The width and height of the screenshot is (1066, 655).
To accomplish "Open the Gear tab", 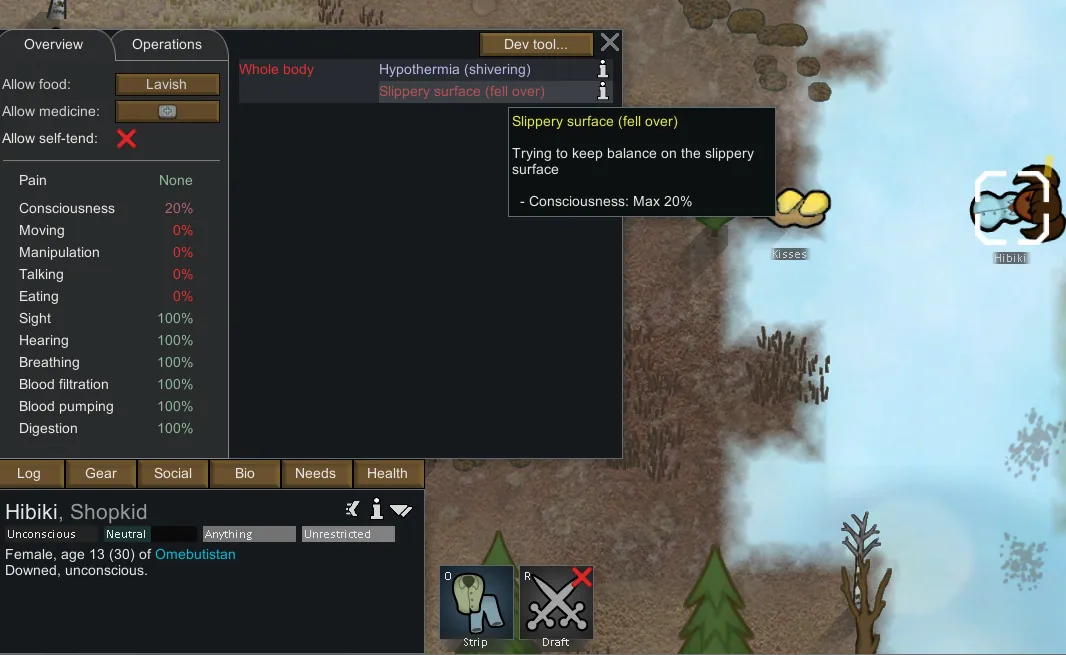I will 101,474.
